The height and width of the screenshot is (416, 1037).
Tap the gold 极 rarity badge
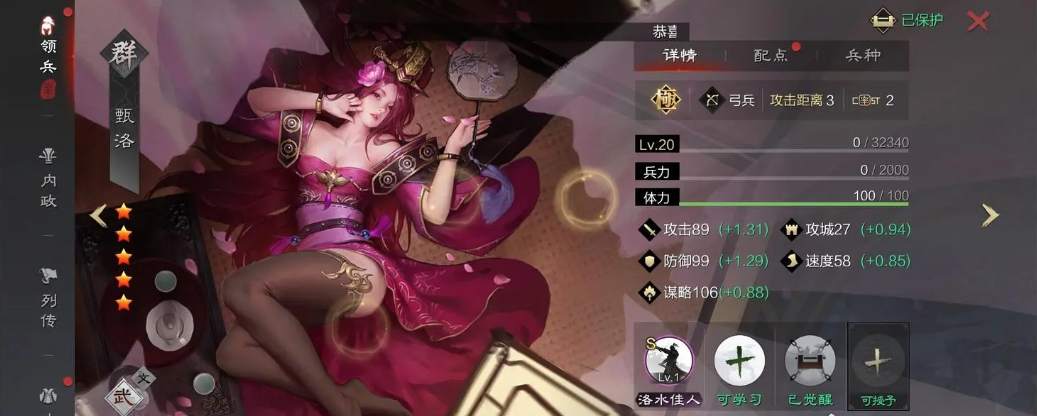pyautogui.click(x=665, y=100)
